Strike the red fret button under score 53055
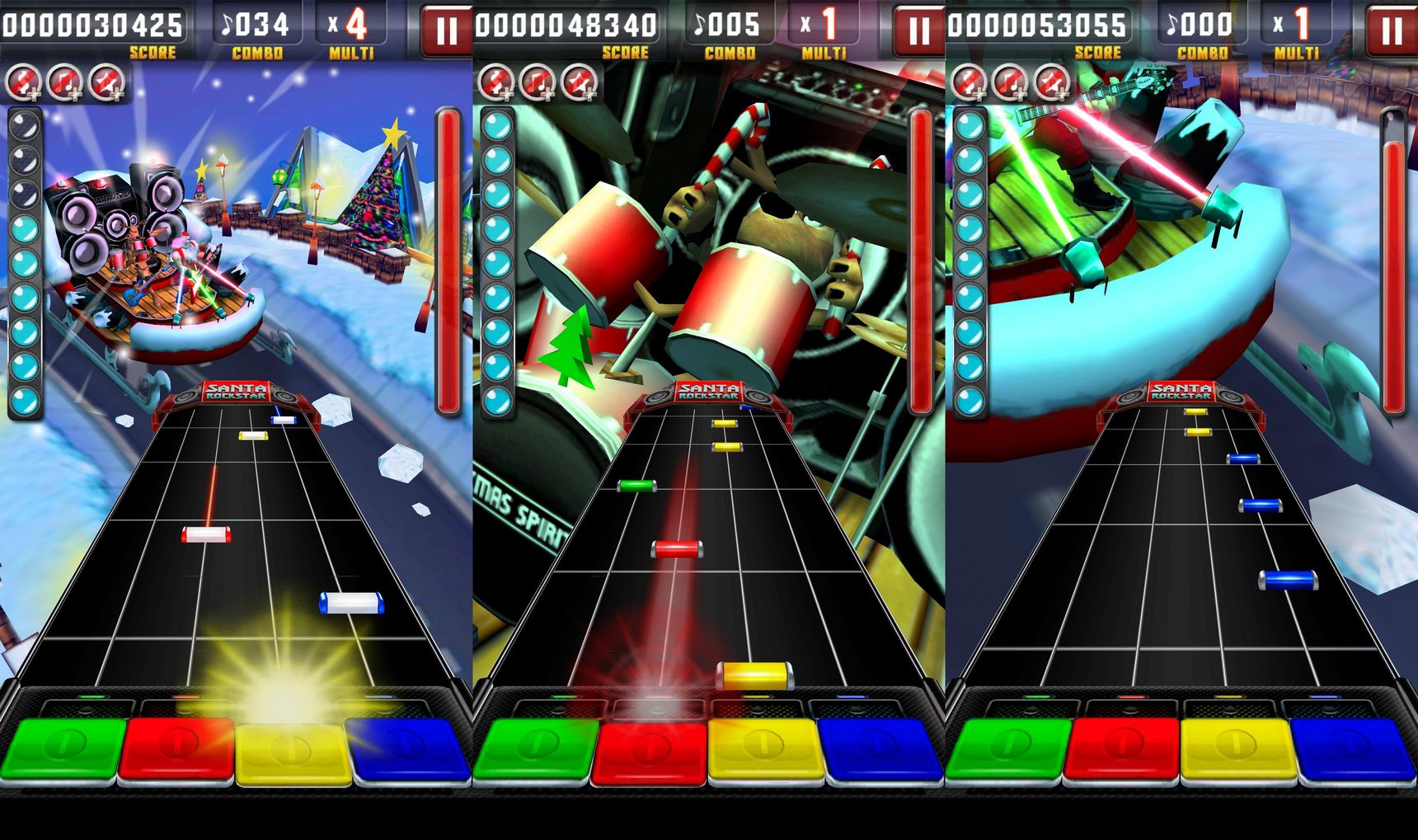1418x840 pixels. (x=1122, y=749)
